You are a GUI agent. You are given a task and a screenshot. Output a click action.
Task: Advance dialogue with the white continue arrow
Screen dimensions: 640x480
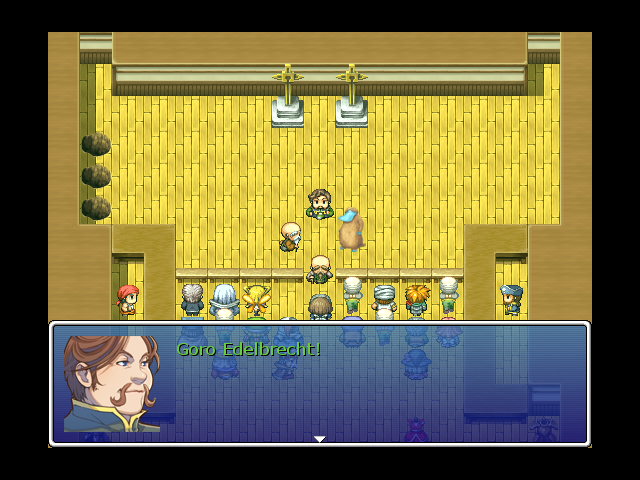(319, 438)
